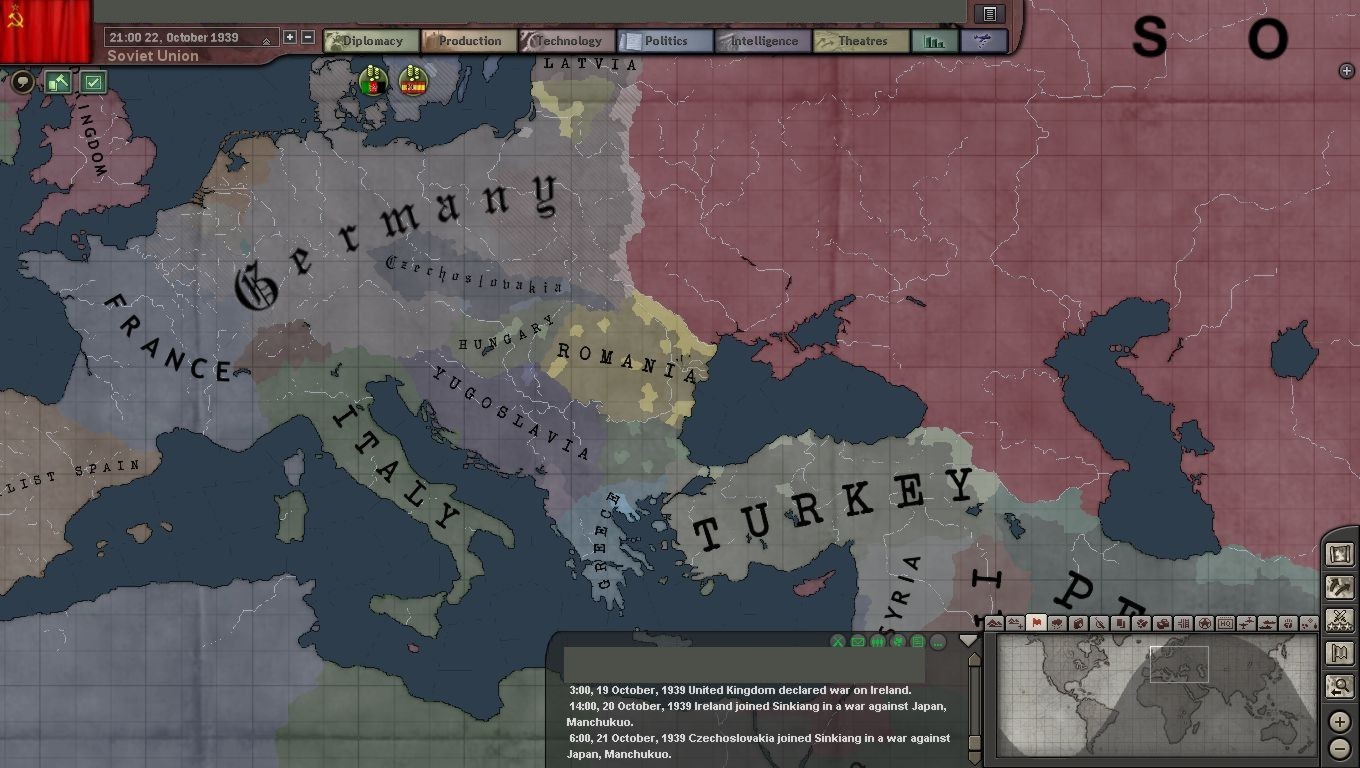Viewport: 1360px width, 768px height.
Task: Zoom out the map with minus button
Action: (x=1339, y=748)
